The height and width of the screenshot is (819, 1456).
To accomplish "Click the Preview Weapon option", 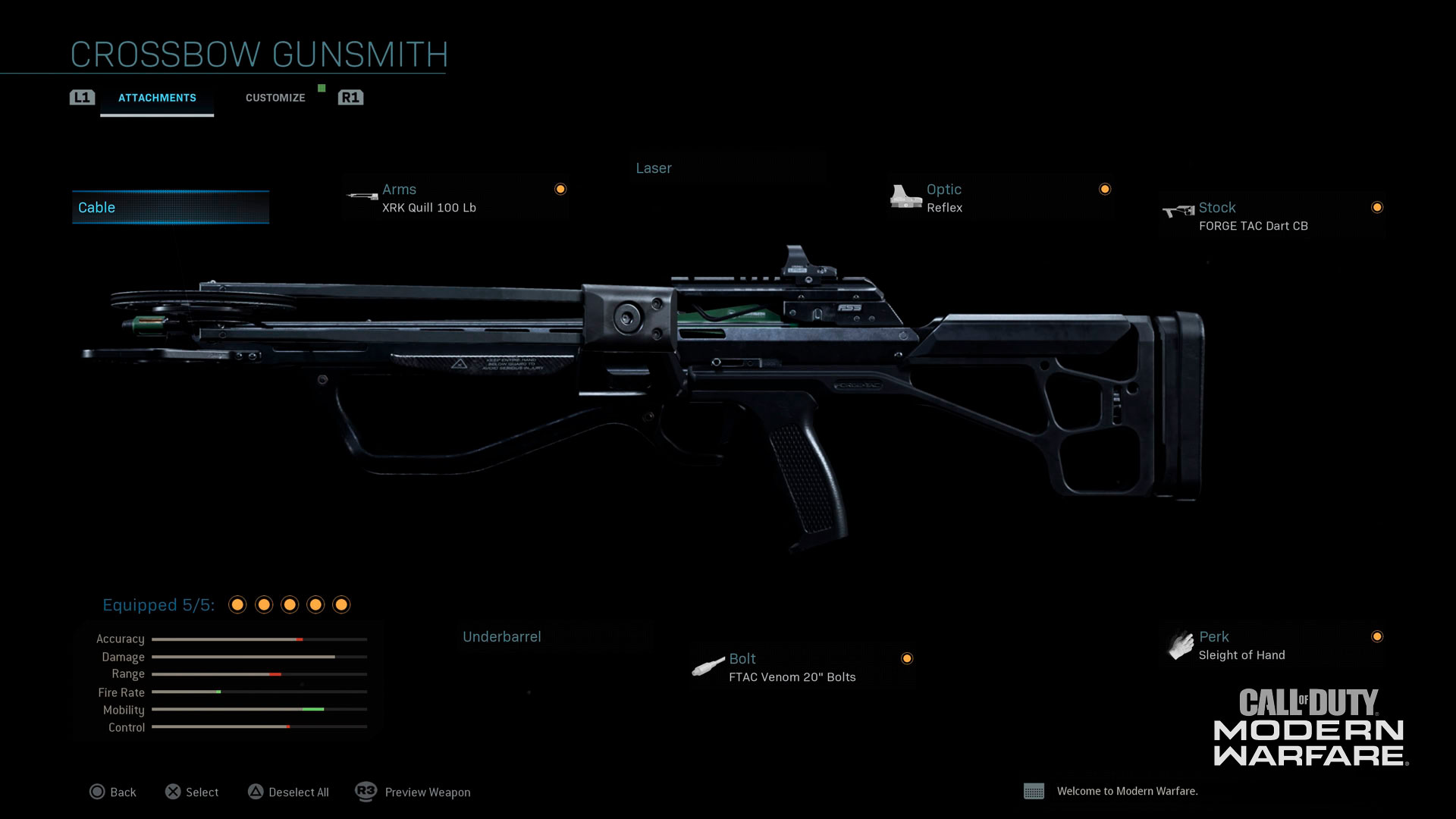I will [413, 792].
